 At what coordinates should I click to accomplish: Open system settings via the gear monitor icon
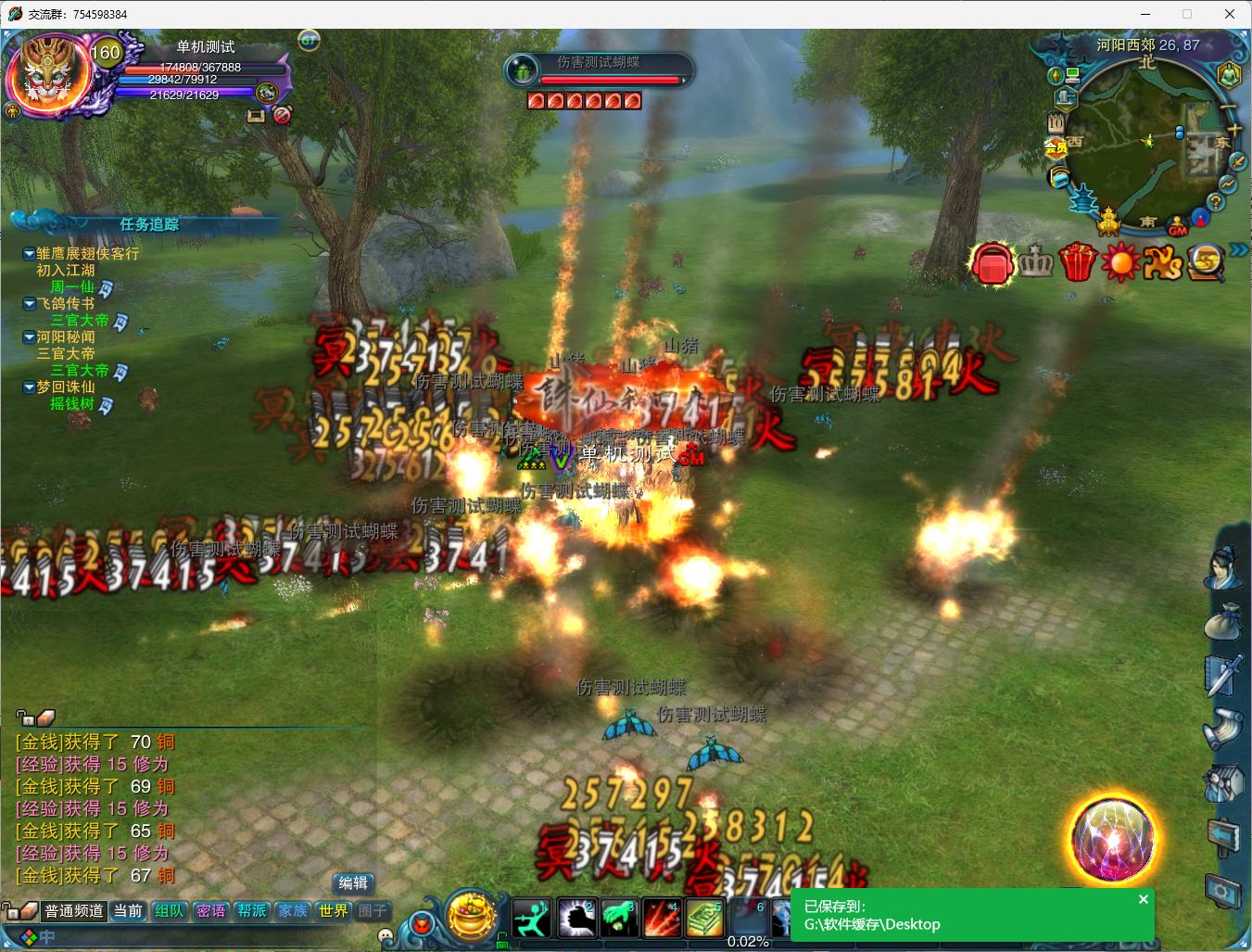(1223, 892)
